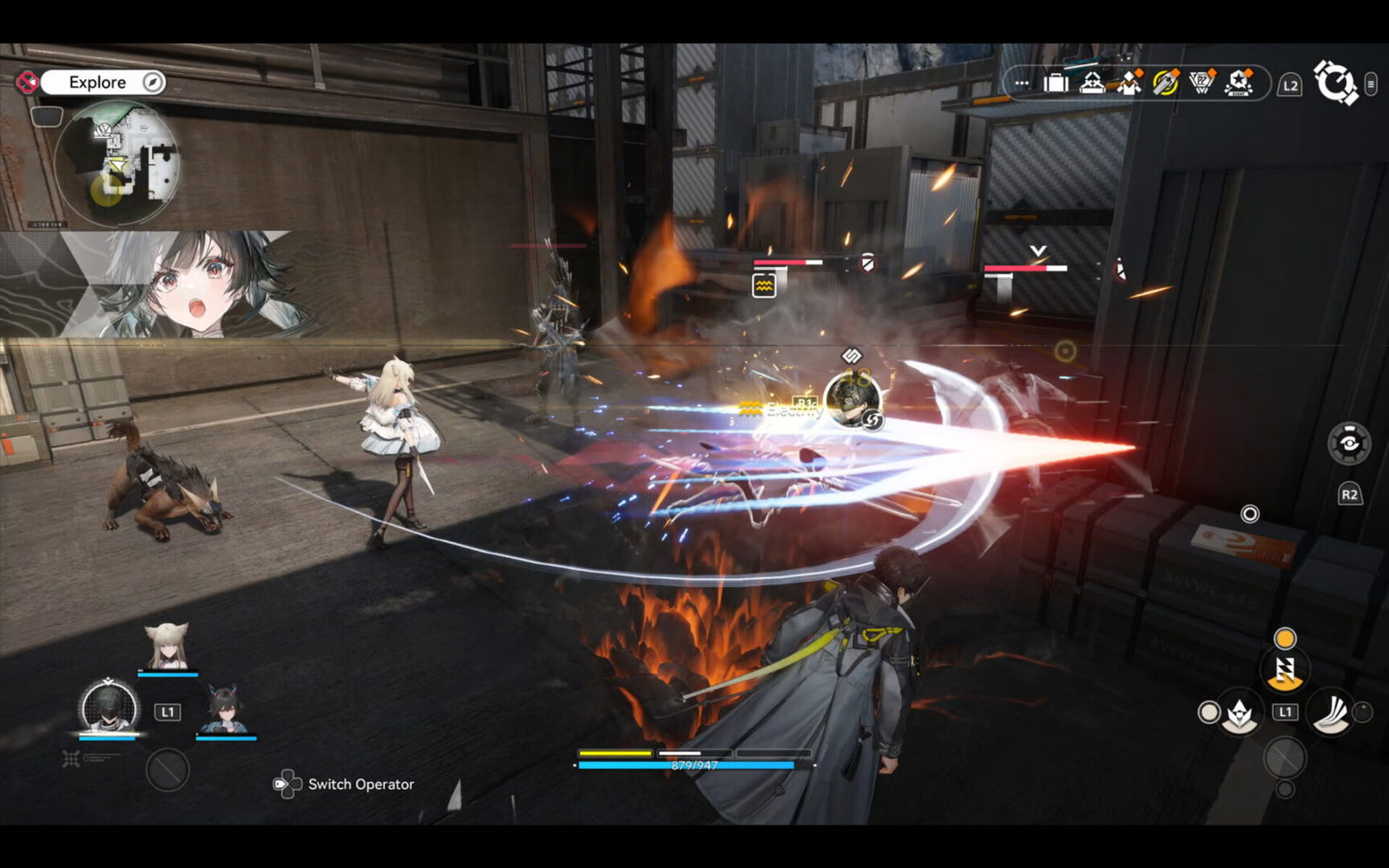Toggle the red restricted-zone indicator top left
This screenshot has height=868, width=1389.
point(29,82)
